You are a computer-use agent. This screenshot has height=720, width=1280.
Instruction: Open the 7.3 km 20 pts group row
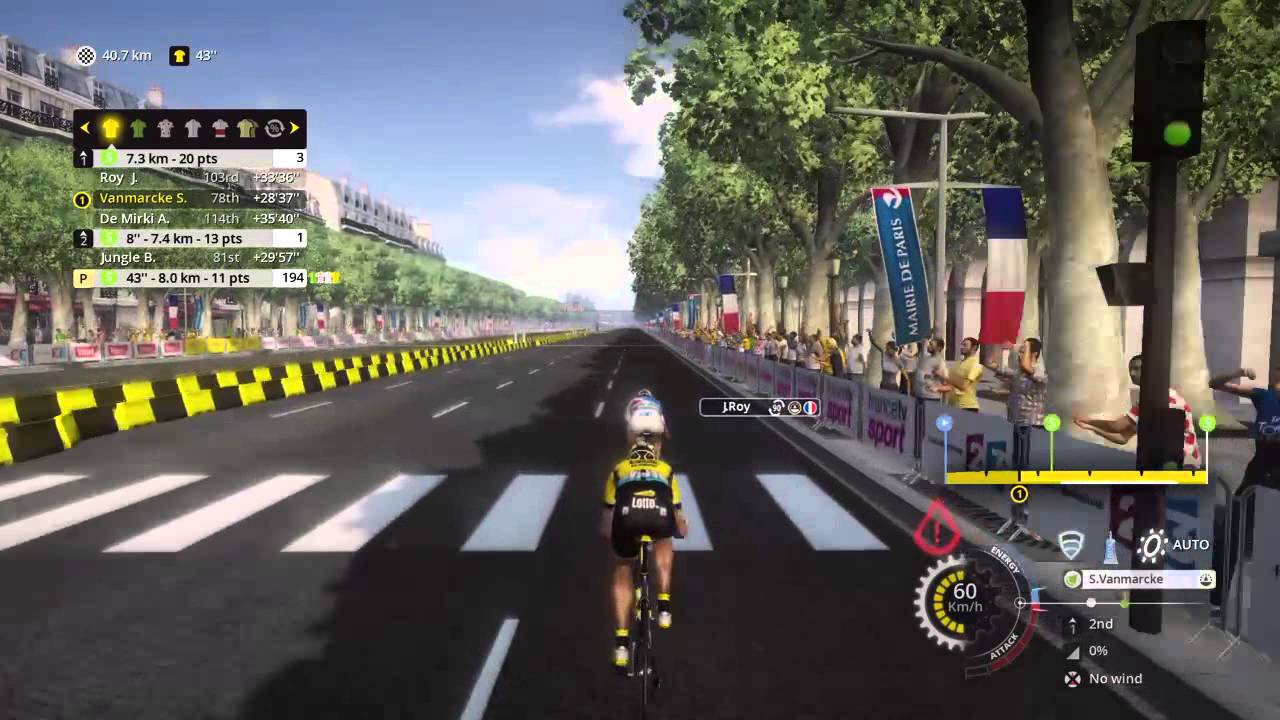[x=190, y=158]
